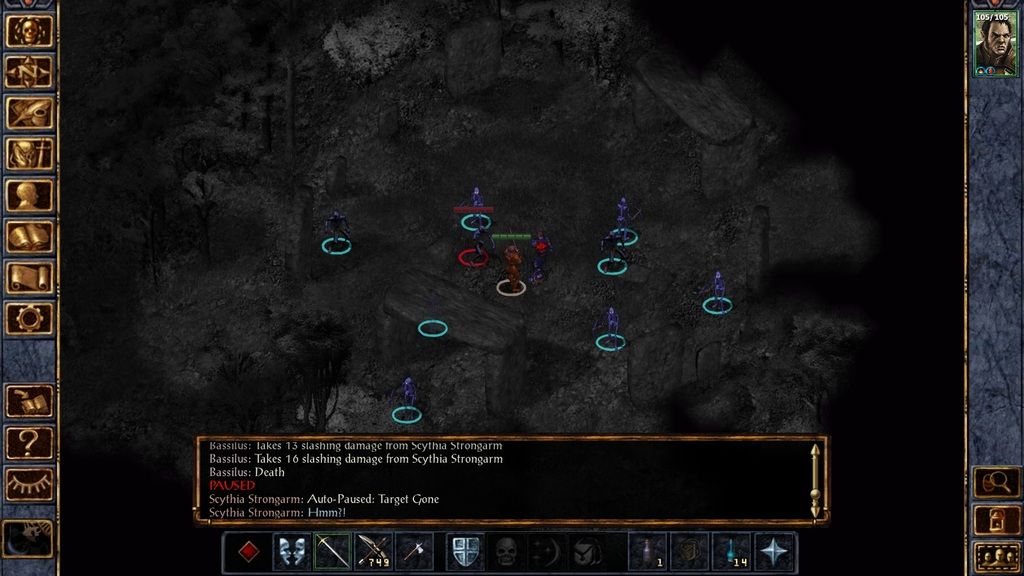This screenshot has width=1024, height=576.
Task: Return to game via the skull icon
Action: click(29, 30)
